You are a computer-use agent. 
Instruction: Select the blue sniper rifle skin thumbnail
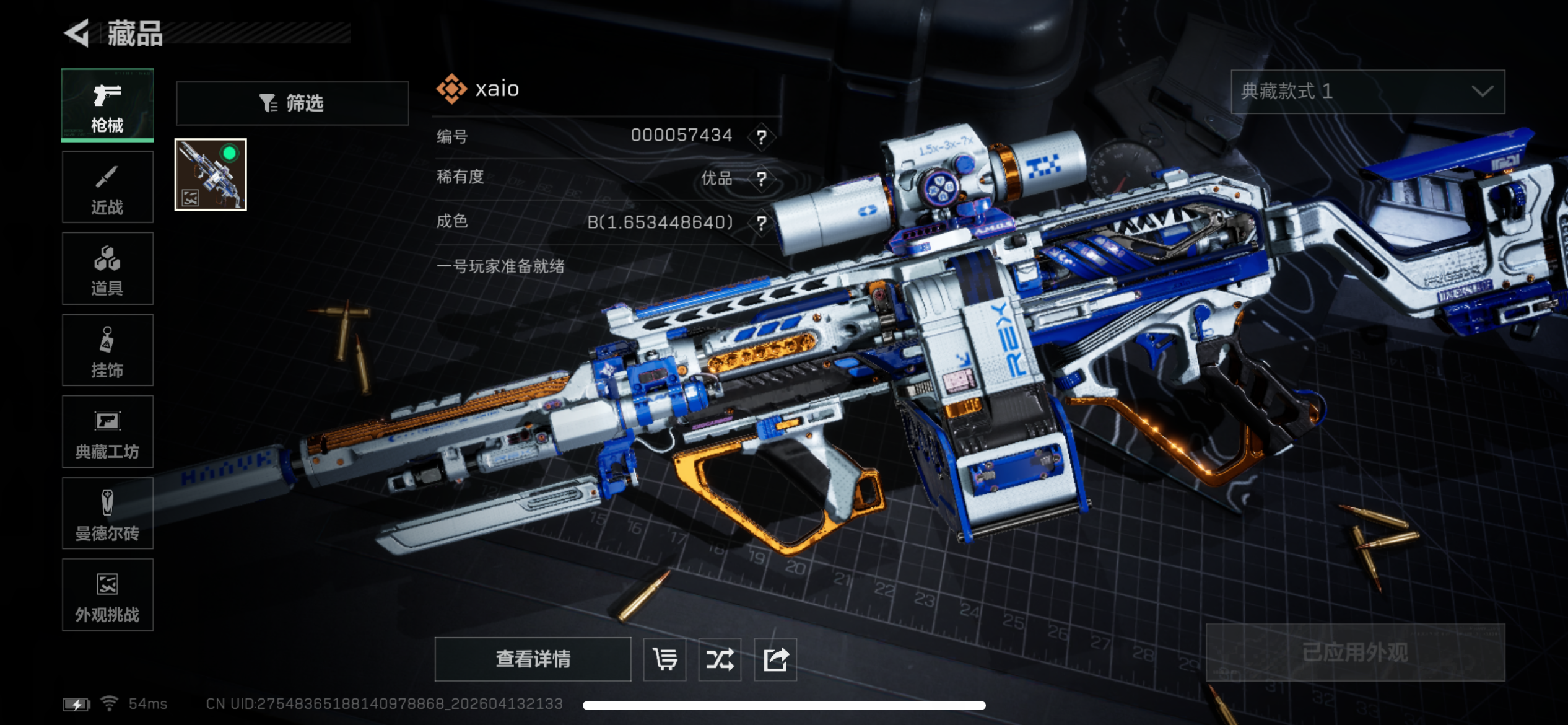click(211, 175)
